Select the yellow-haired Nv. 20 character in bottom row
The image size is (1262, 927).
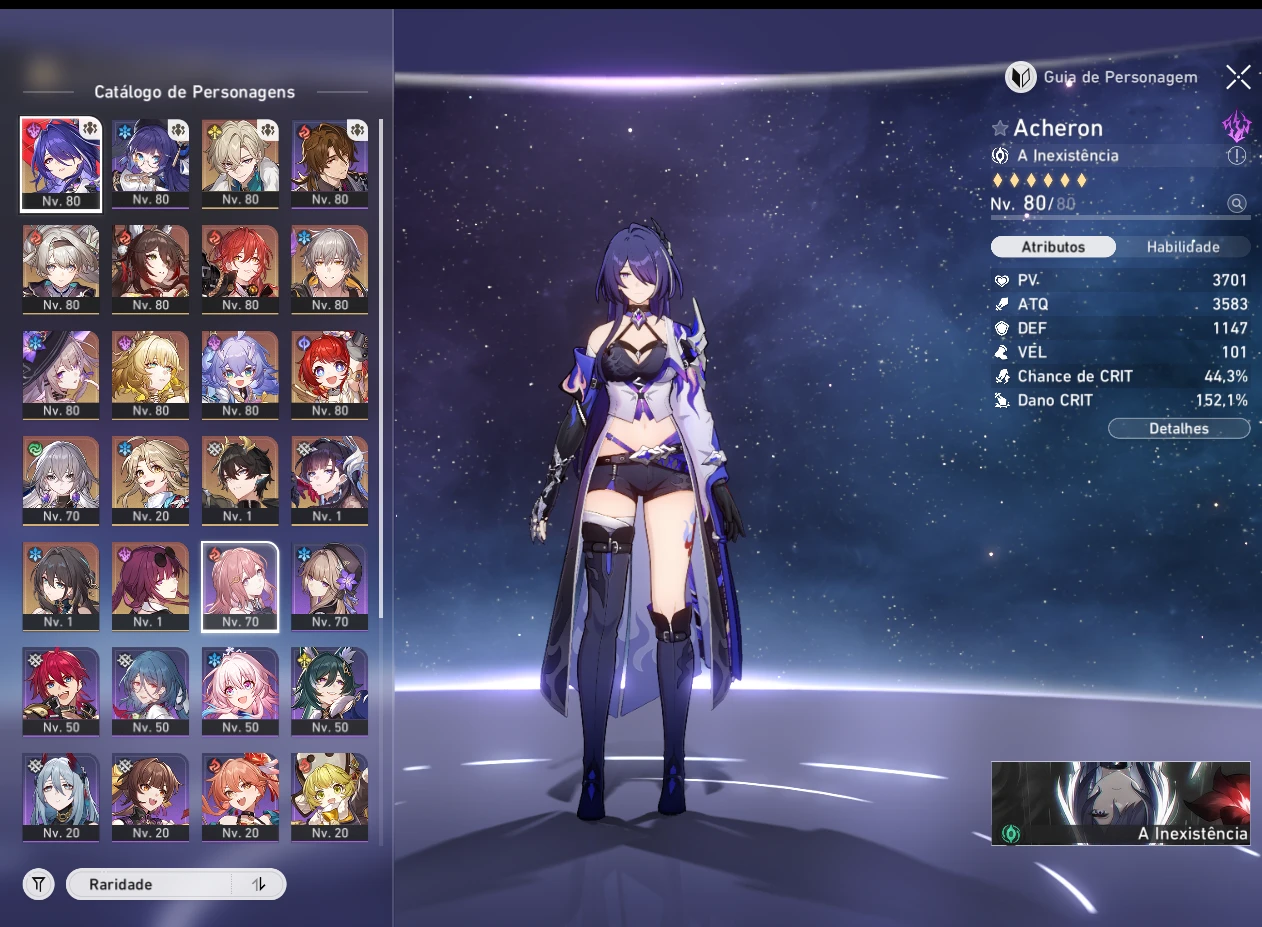[329, 797]
